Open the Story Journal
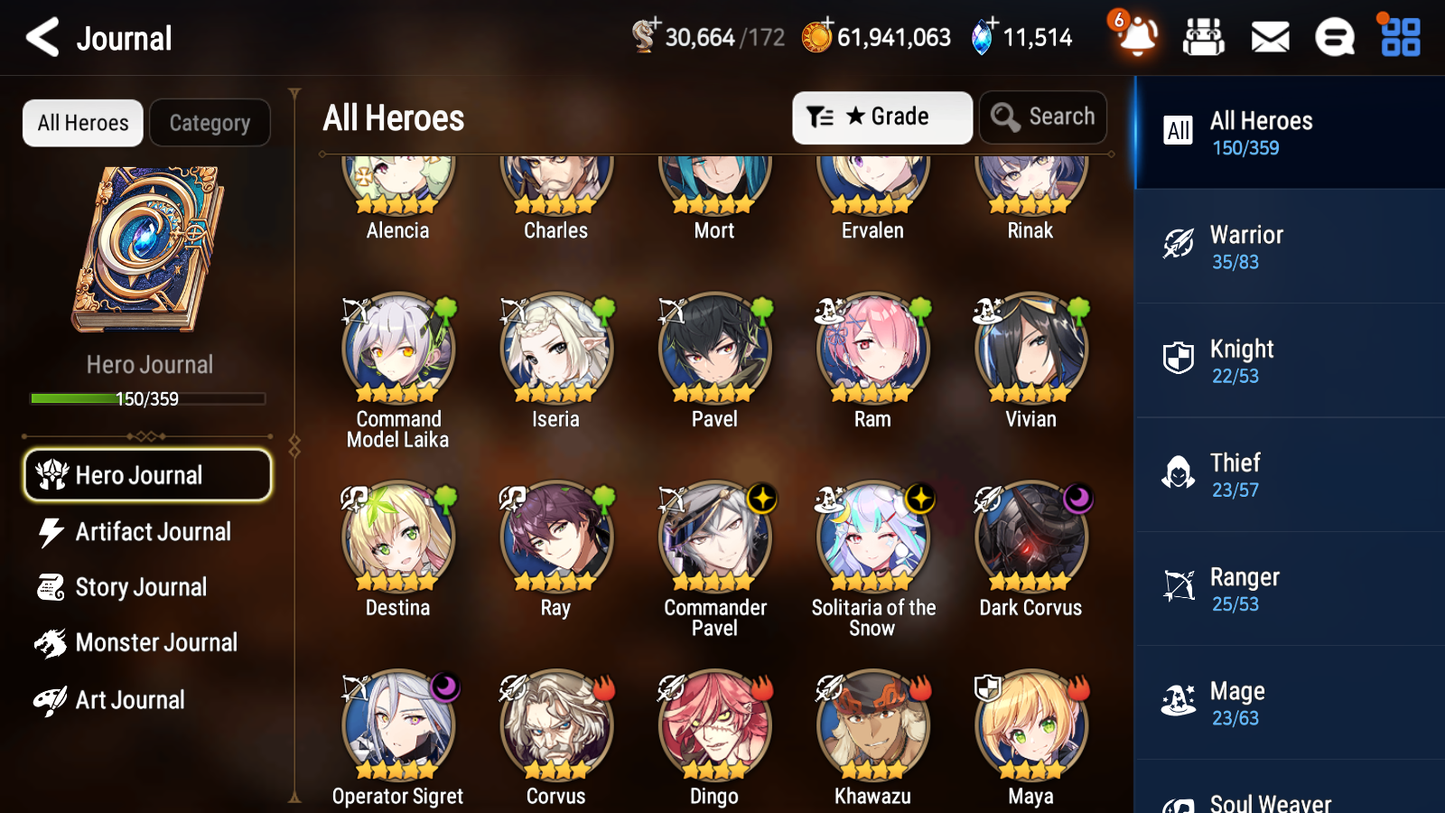The image size is (1445, 813). 141,587
